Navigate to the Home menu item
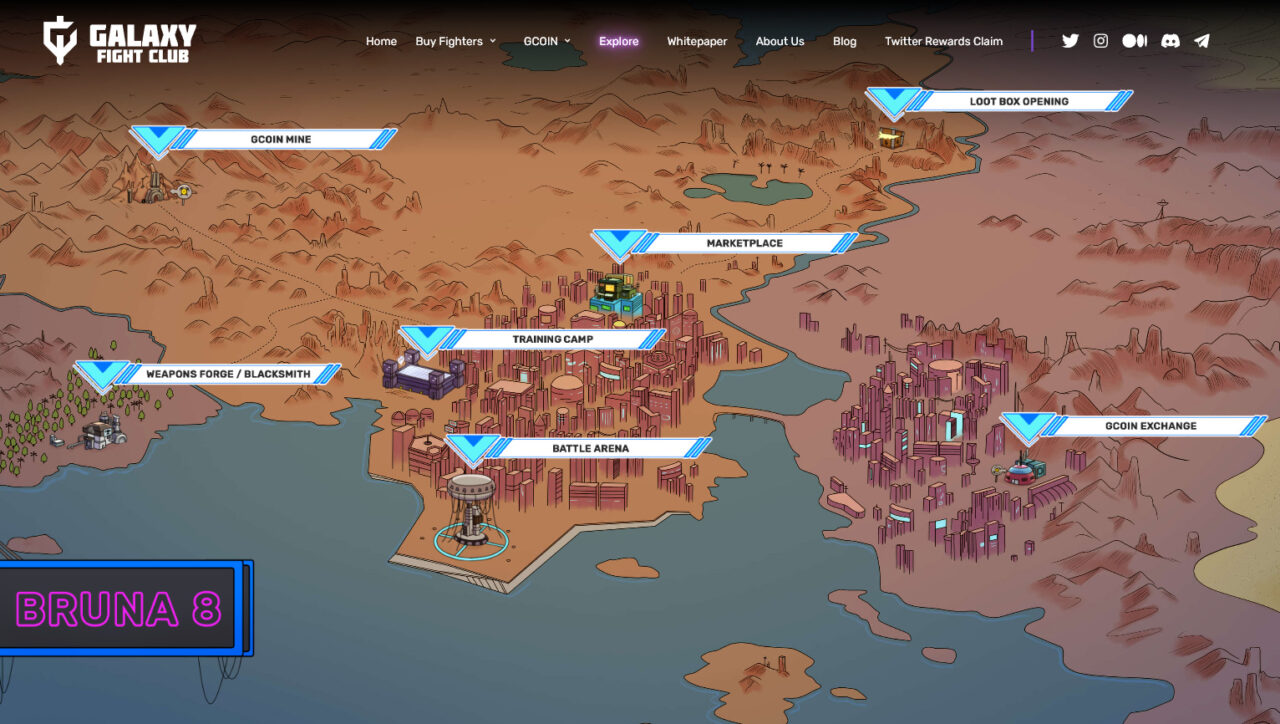 [381, 41]
